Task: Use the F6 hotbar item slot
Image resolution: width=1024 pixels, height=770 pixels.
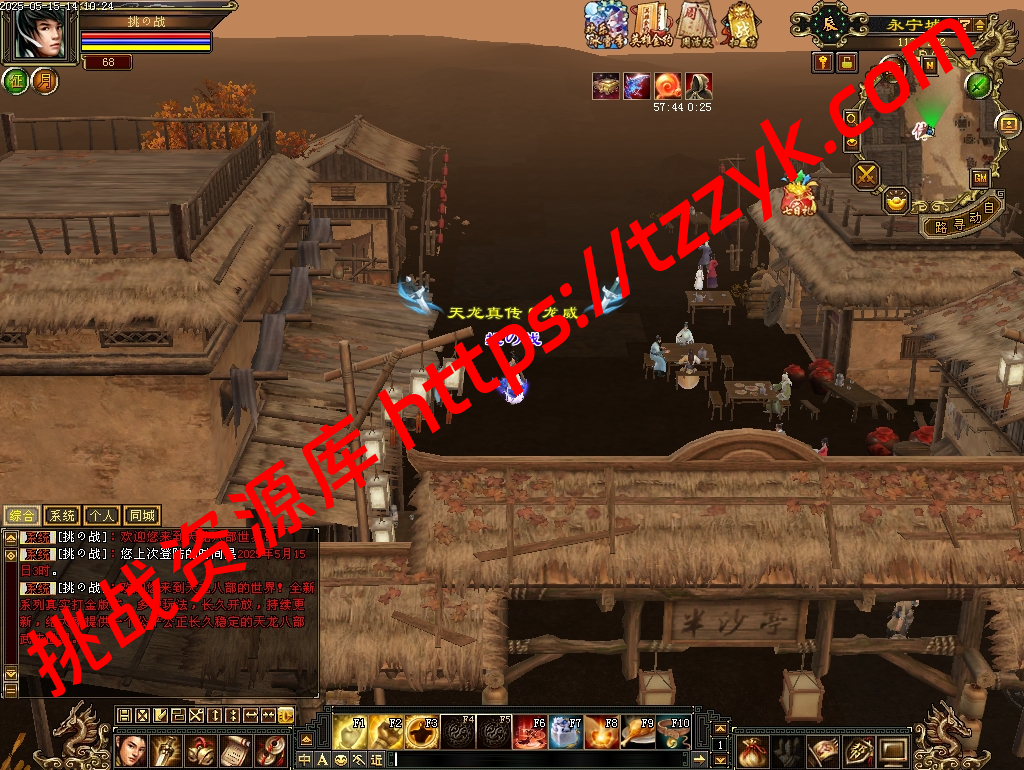Action: point(530,732)
